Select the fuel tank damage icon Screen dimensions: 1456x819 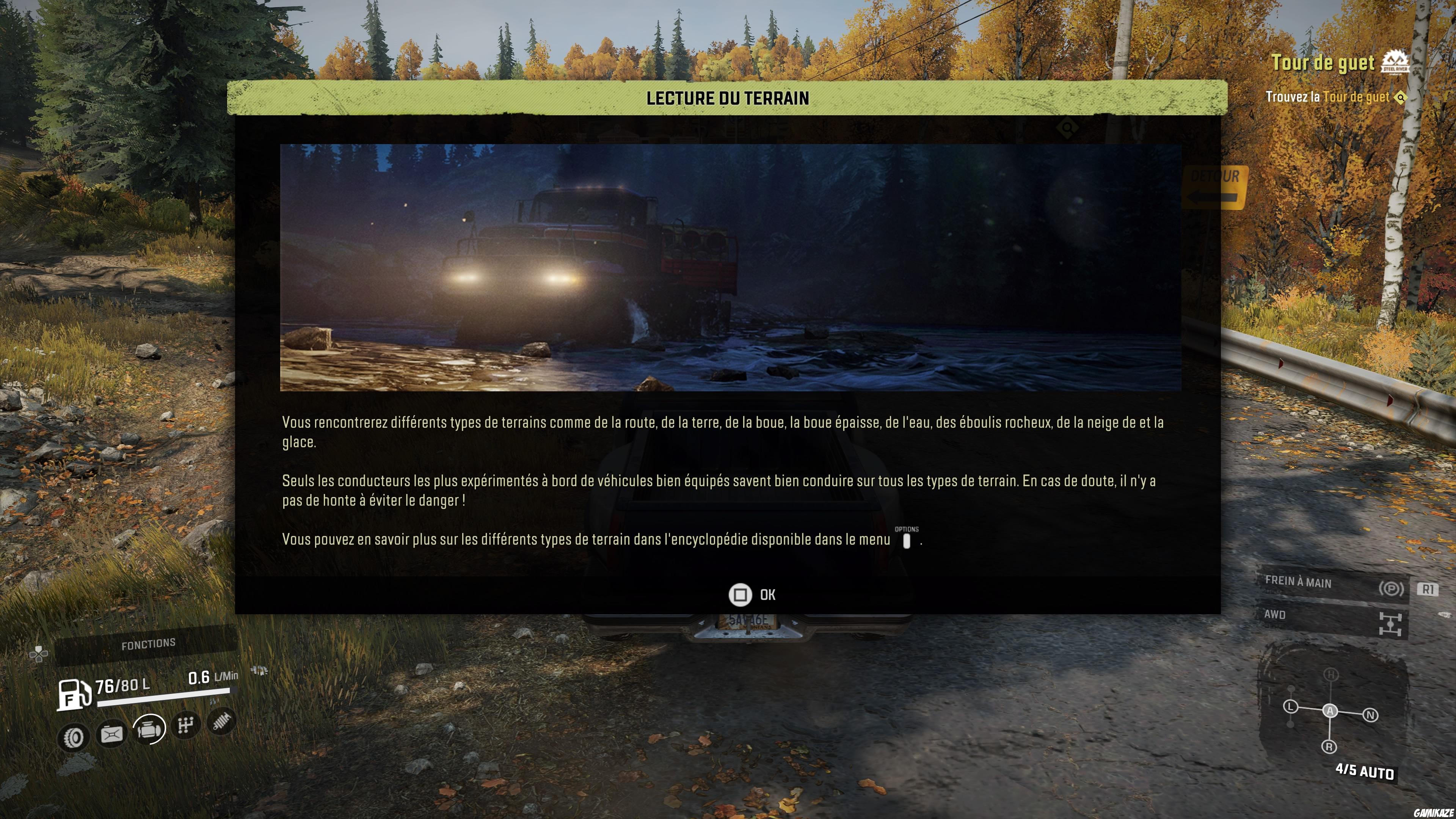point(111,734)
